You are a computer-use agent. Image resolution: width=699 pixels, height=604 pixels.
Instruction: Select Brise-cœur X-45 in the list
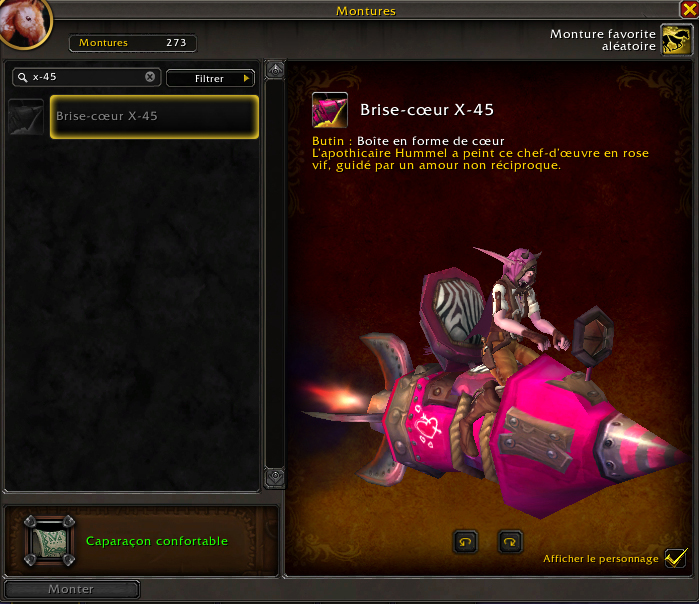coord(154,117)
